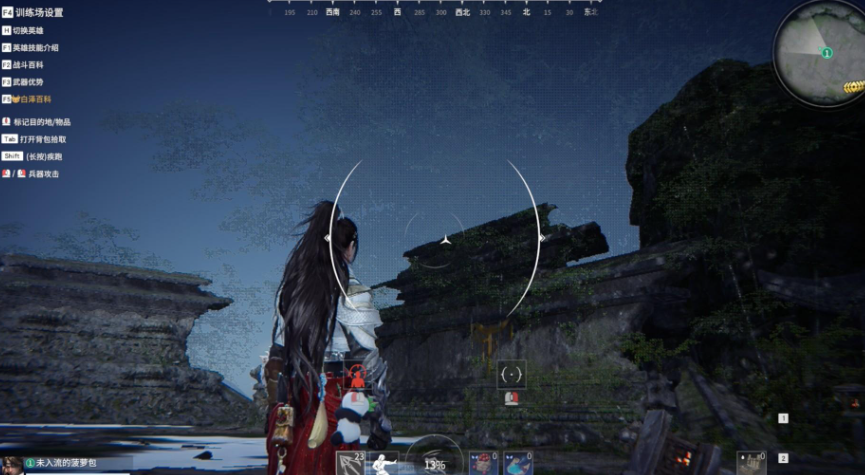Open 英雄技能介绍 hero skill introduction
The image size is (865, 475).
click(x=35, y=47)
